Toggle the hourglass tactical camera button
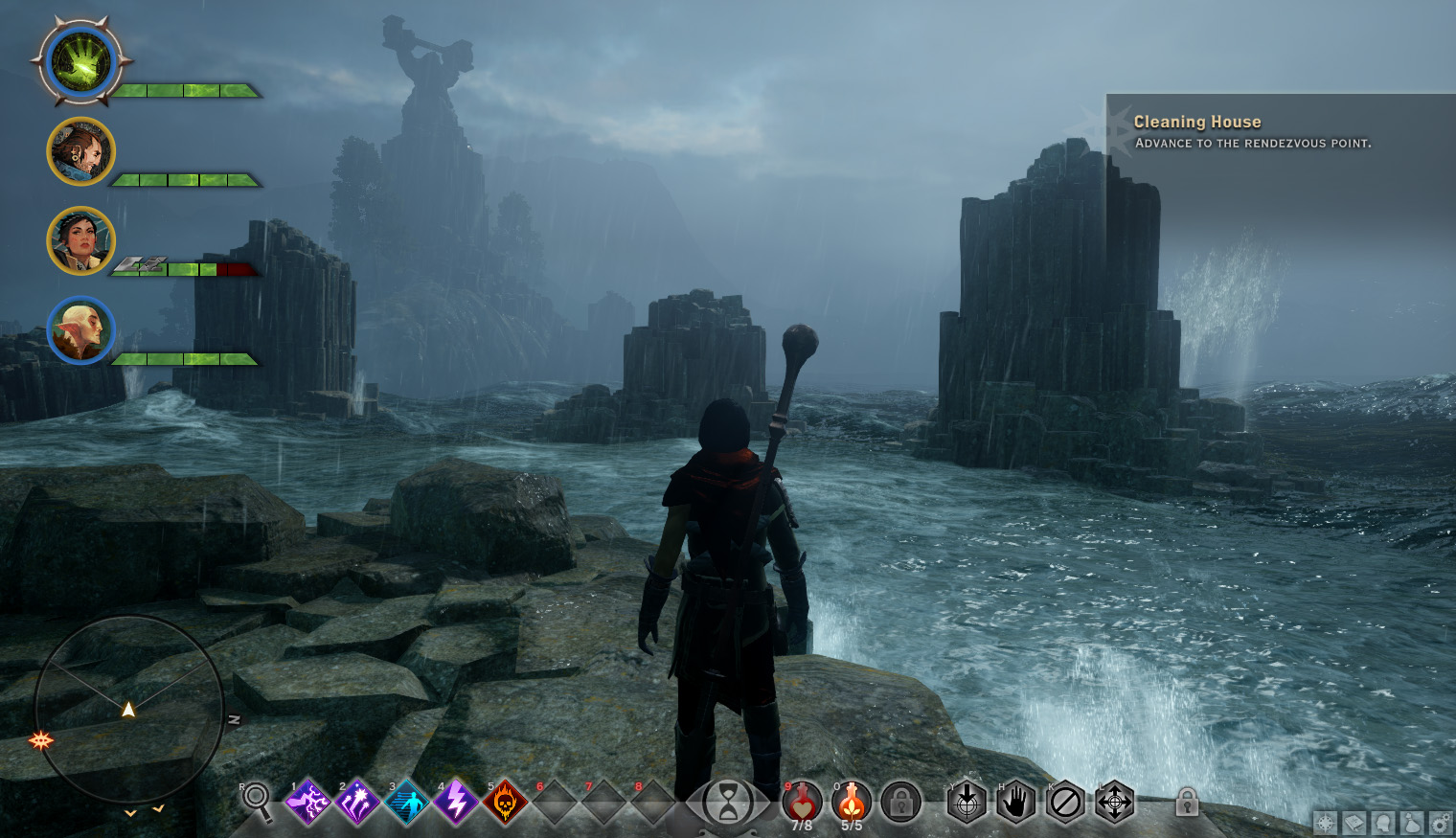This screenshot has width=1456, height=838. pos(728,802)
